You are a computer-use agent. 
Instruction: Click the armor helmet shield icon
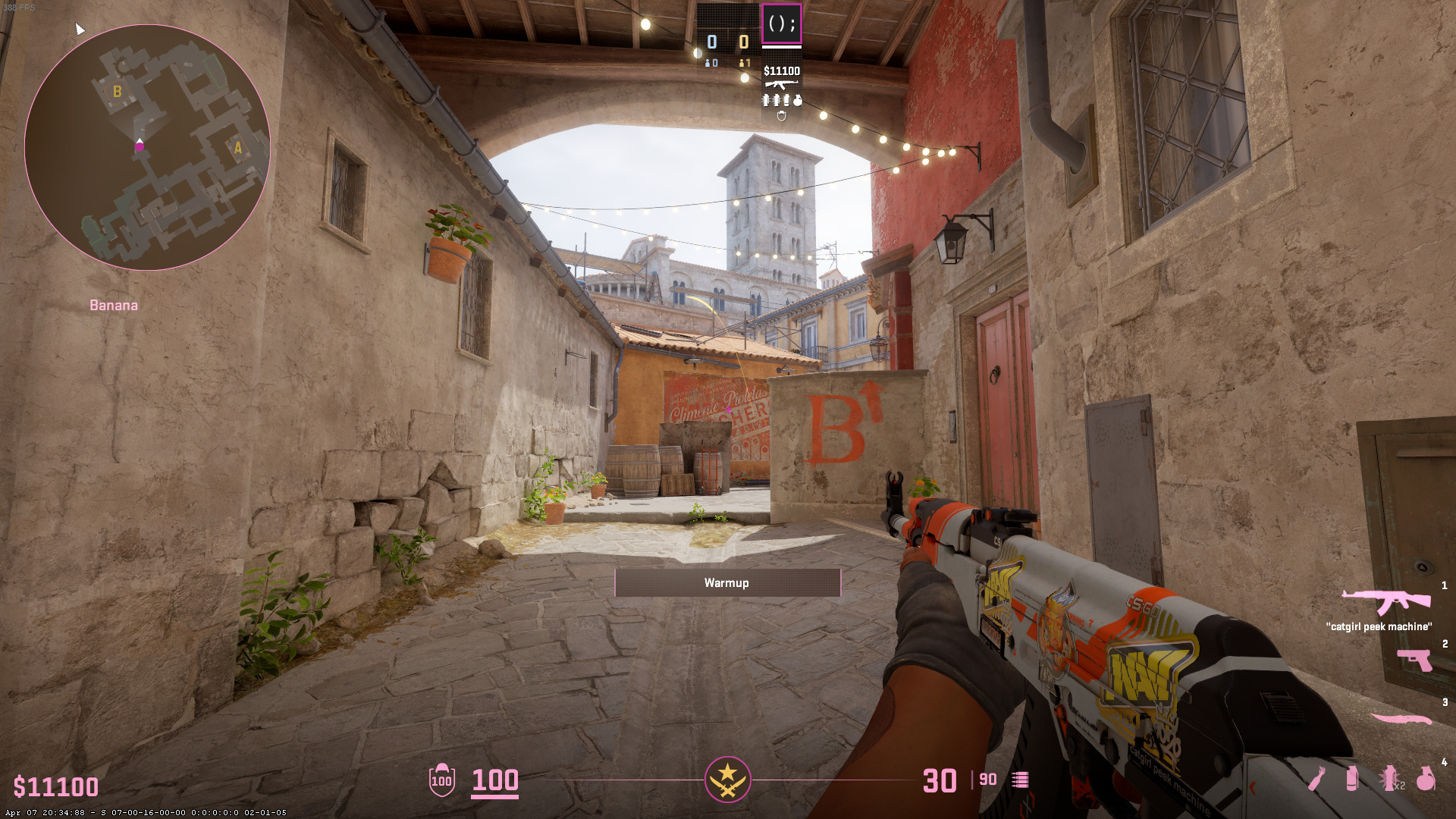click(x=441, y=780)
